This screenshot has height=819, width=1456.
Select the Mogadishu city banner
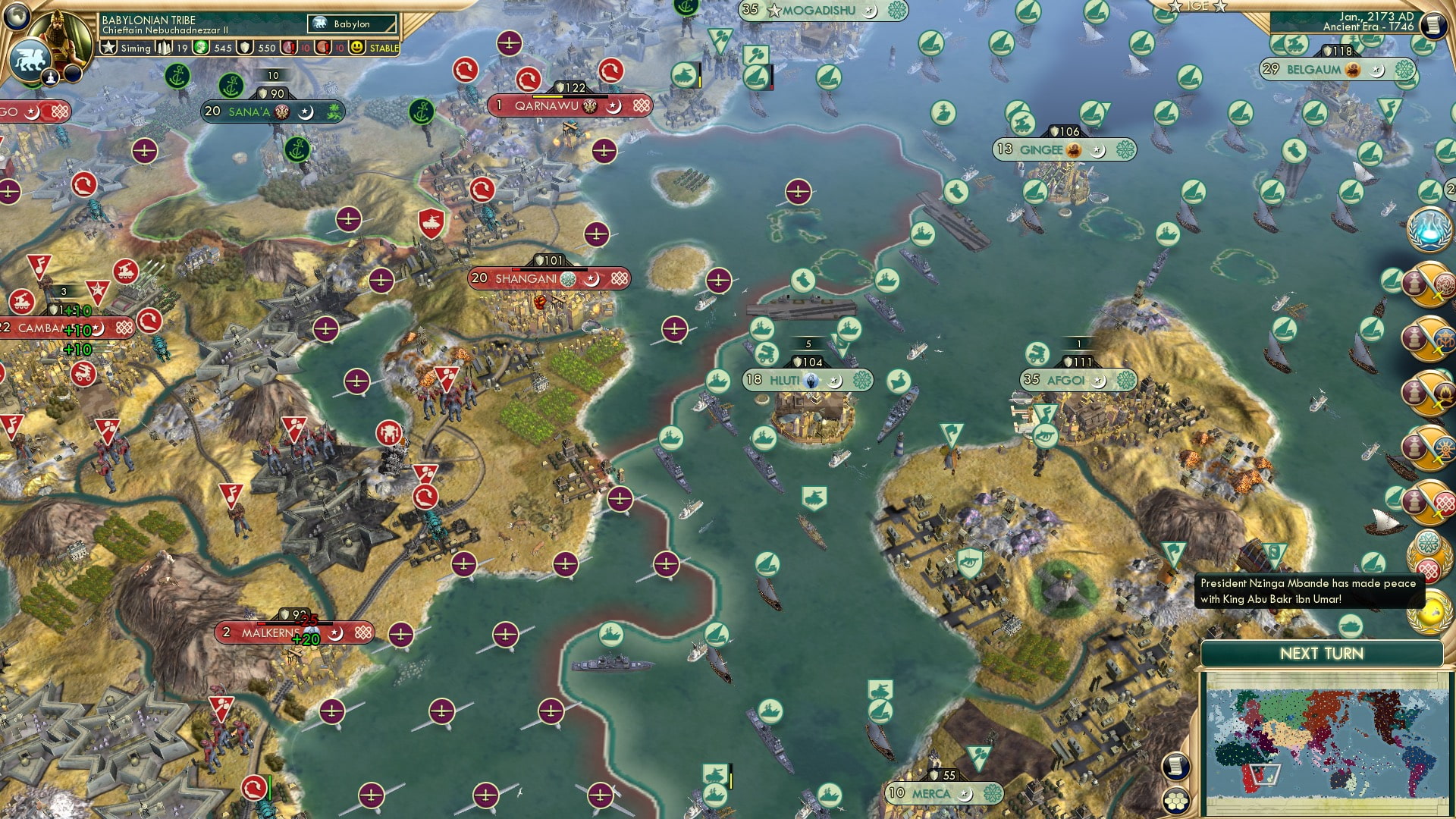tap(819, 11)
